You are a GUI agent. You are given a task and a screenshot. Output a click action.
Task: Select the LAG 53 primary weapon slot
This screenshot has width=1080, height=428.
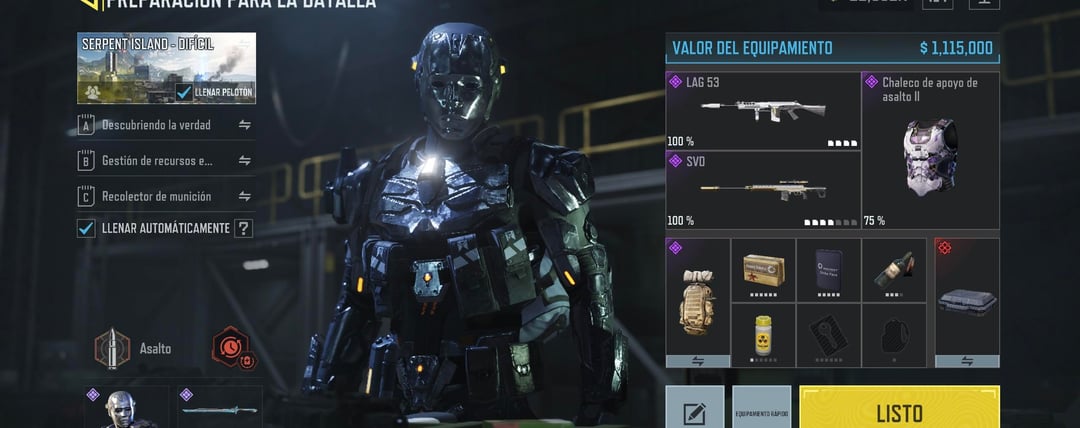click(x=763, y=110)
